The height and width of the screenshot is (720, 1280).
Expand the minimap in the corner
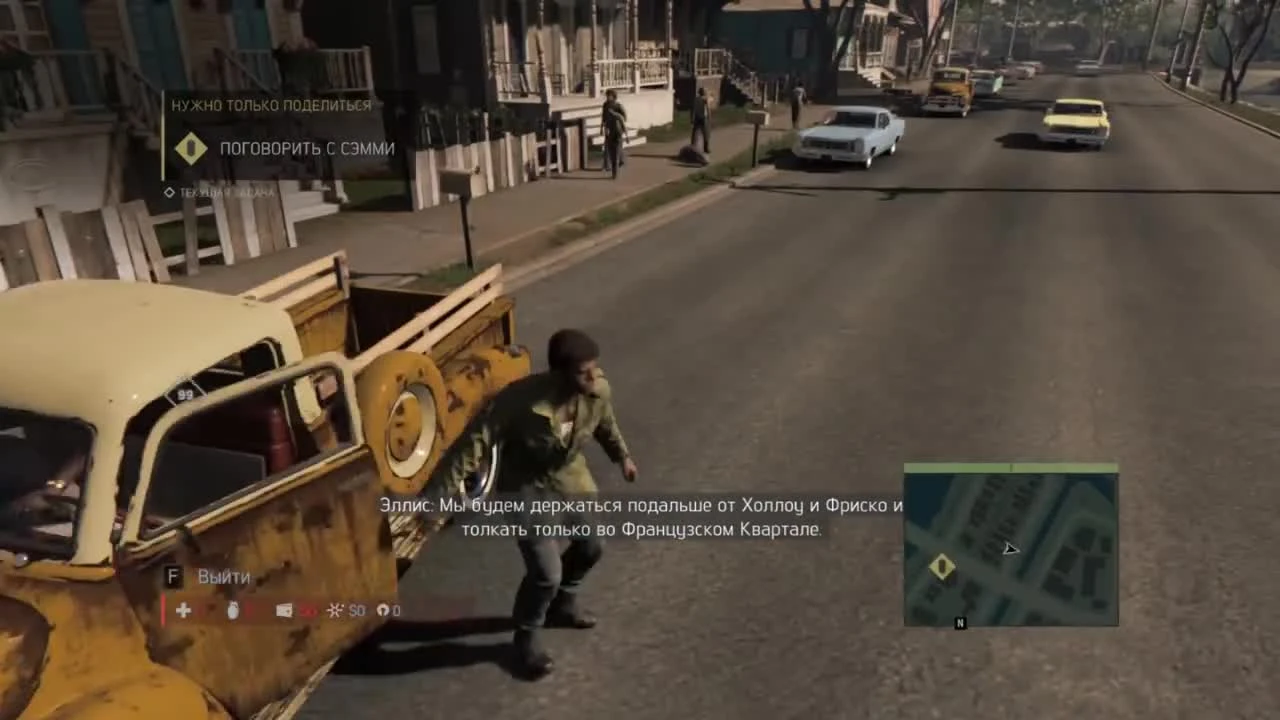[x=1011, y=545]
